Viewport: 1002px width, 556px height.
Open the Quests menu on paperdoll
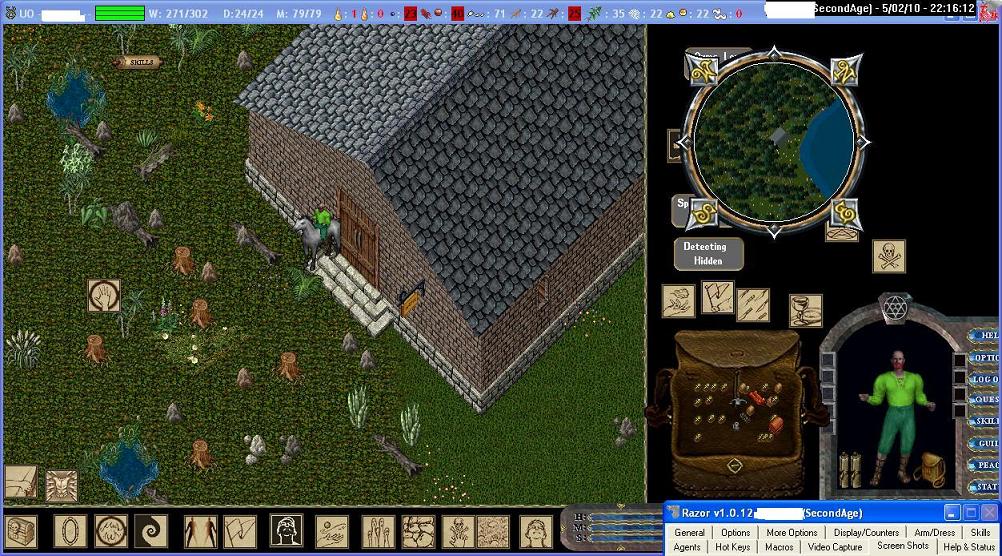coord(986,401)
